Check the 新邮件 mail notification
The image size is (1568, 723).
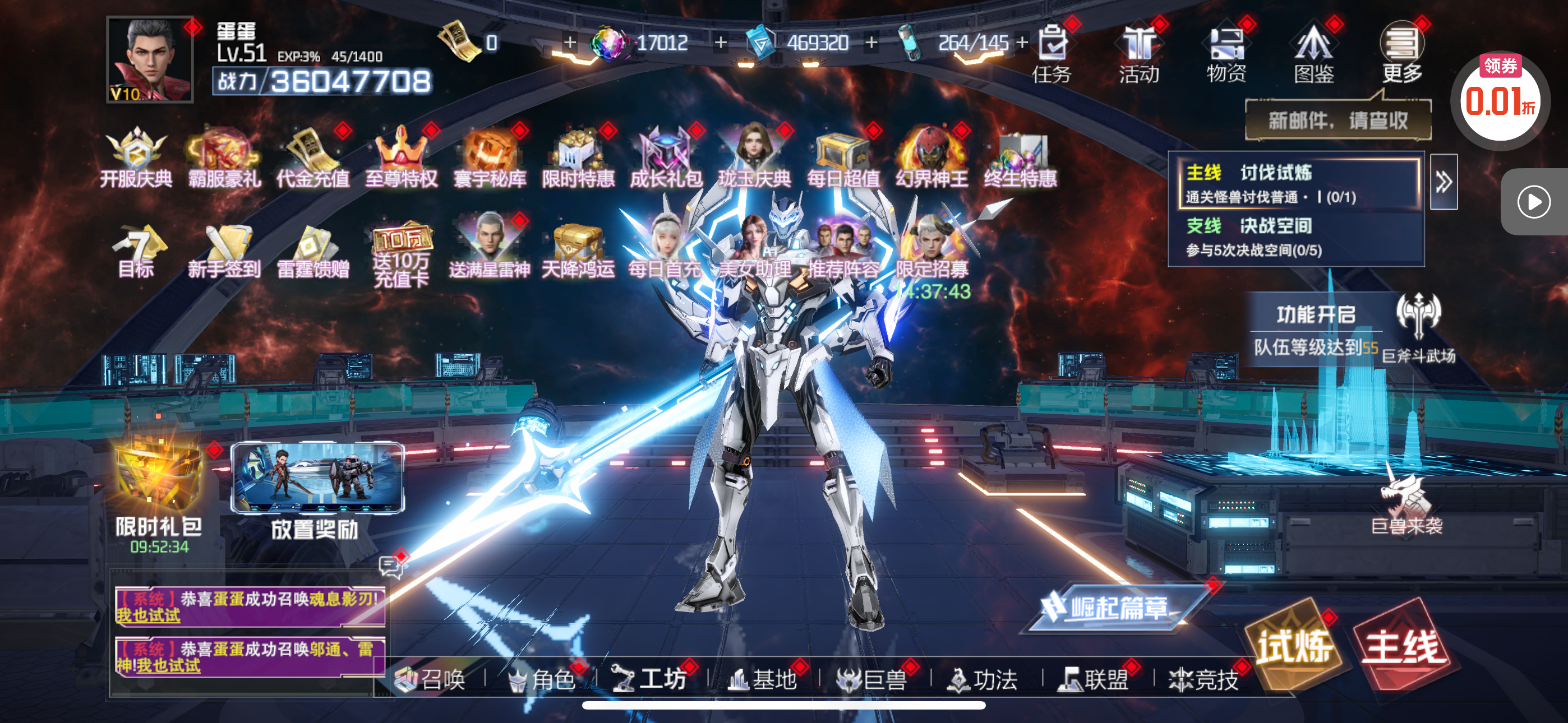pos(1338,121)
